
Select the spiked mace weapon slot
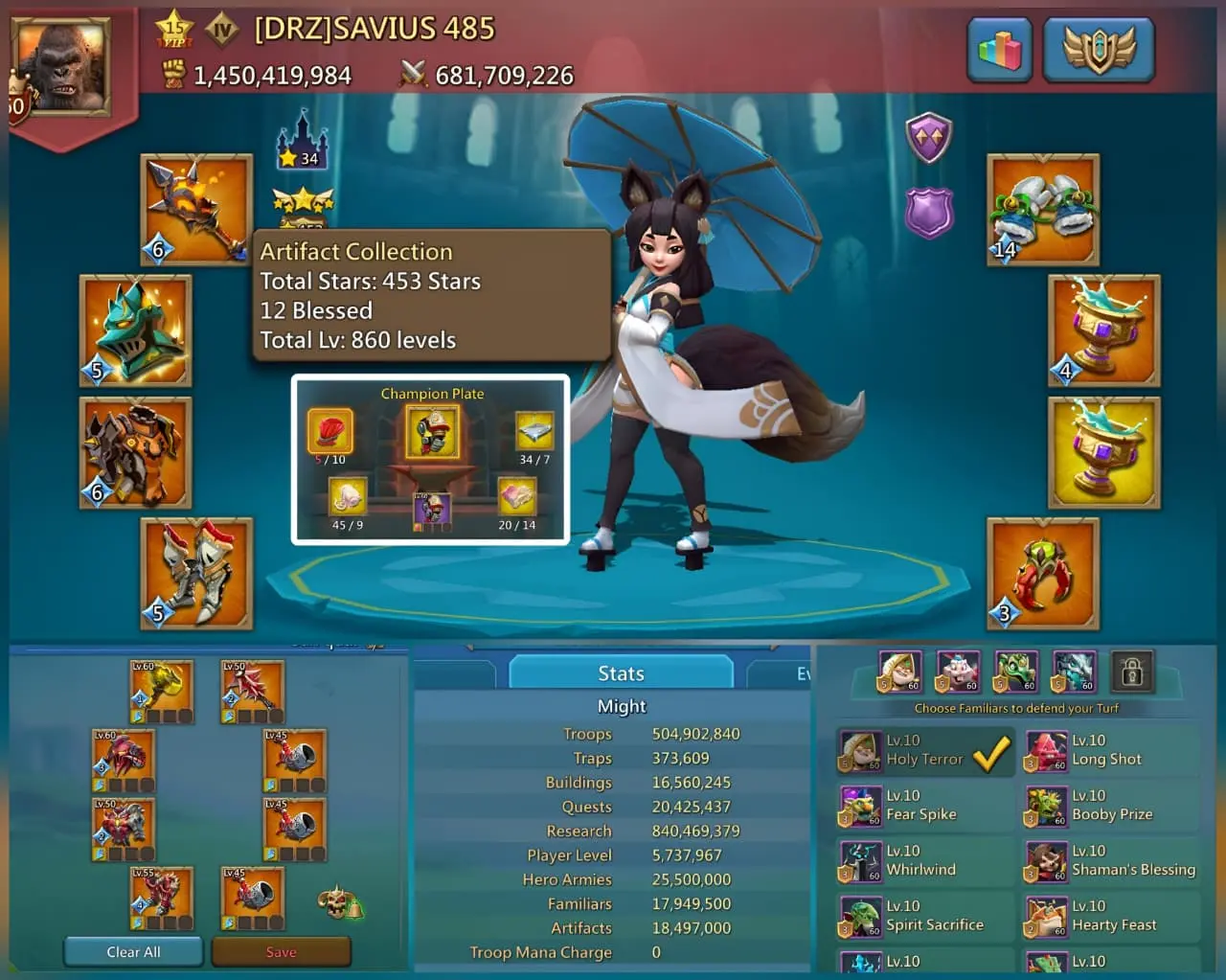click(196, 209)
